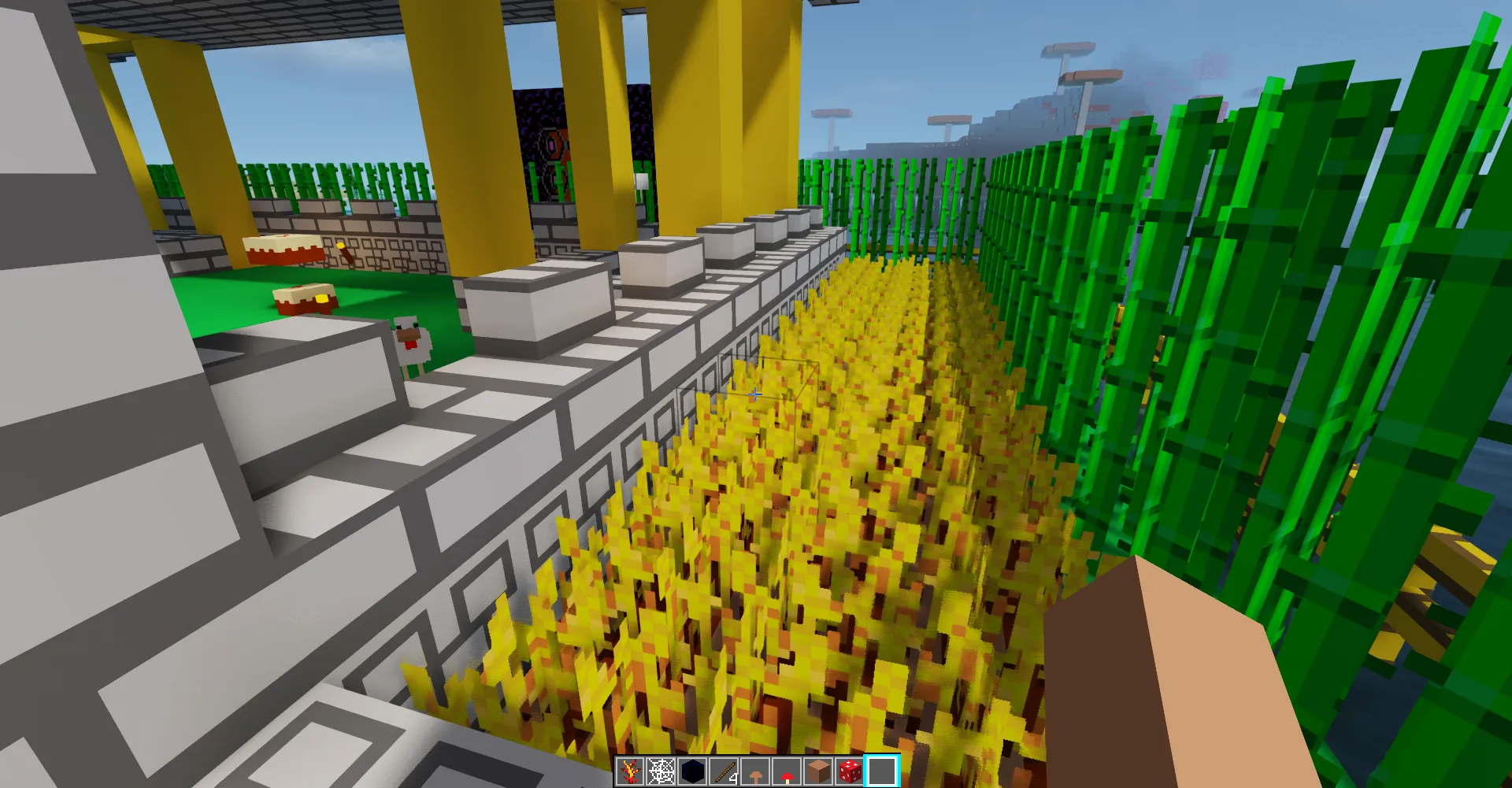Select the cobweb item in the hotbar

click(661, 771)
